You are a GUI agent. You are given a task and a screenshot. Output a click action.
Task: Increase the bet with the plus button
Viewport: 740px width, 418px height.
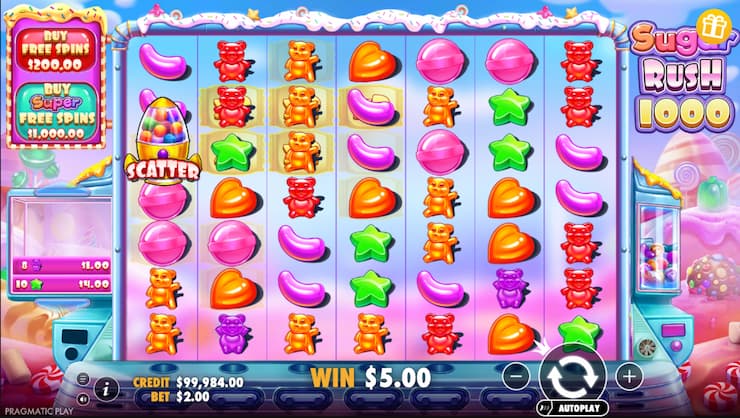(628, 377)
